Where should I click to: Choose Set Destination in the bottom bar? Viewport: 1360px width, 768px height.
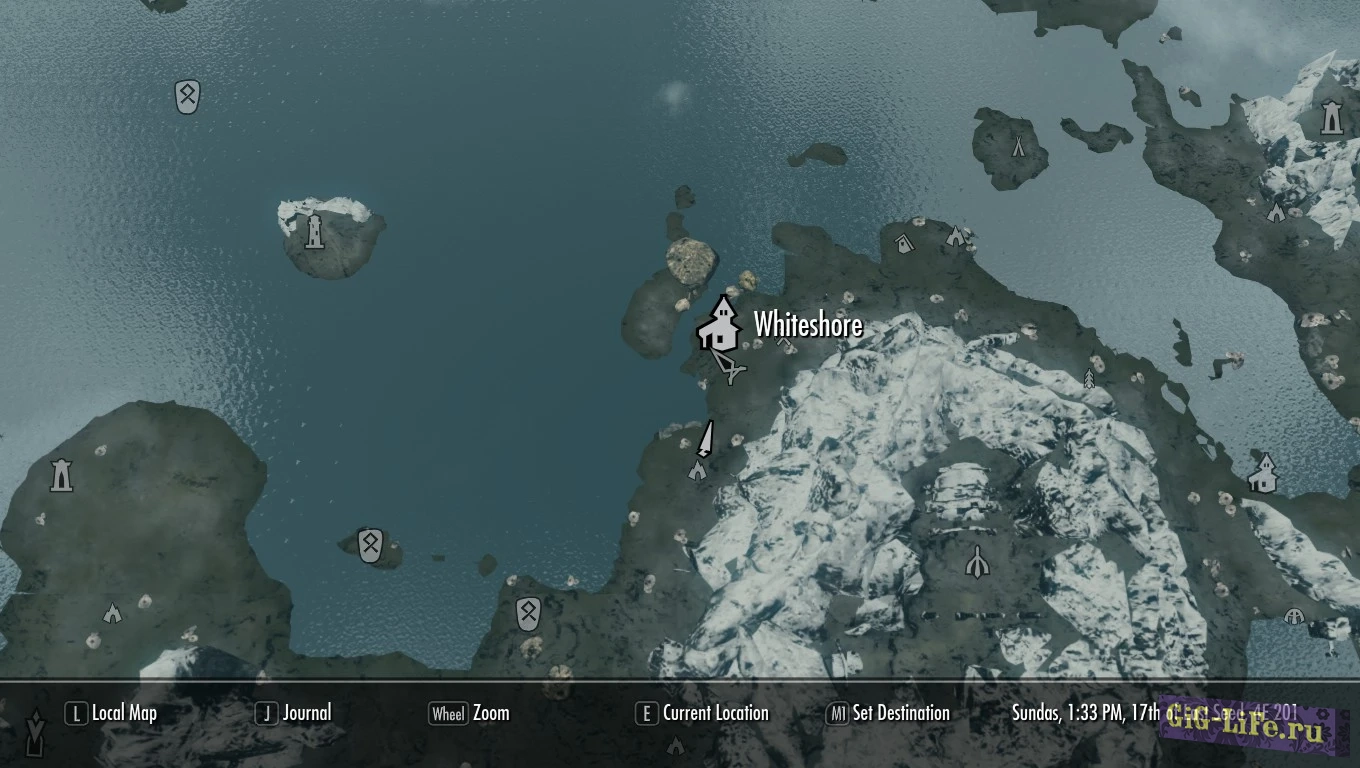pos(887,713)
